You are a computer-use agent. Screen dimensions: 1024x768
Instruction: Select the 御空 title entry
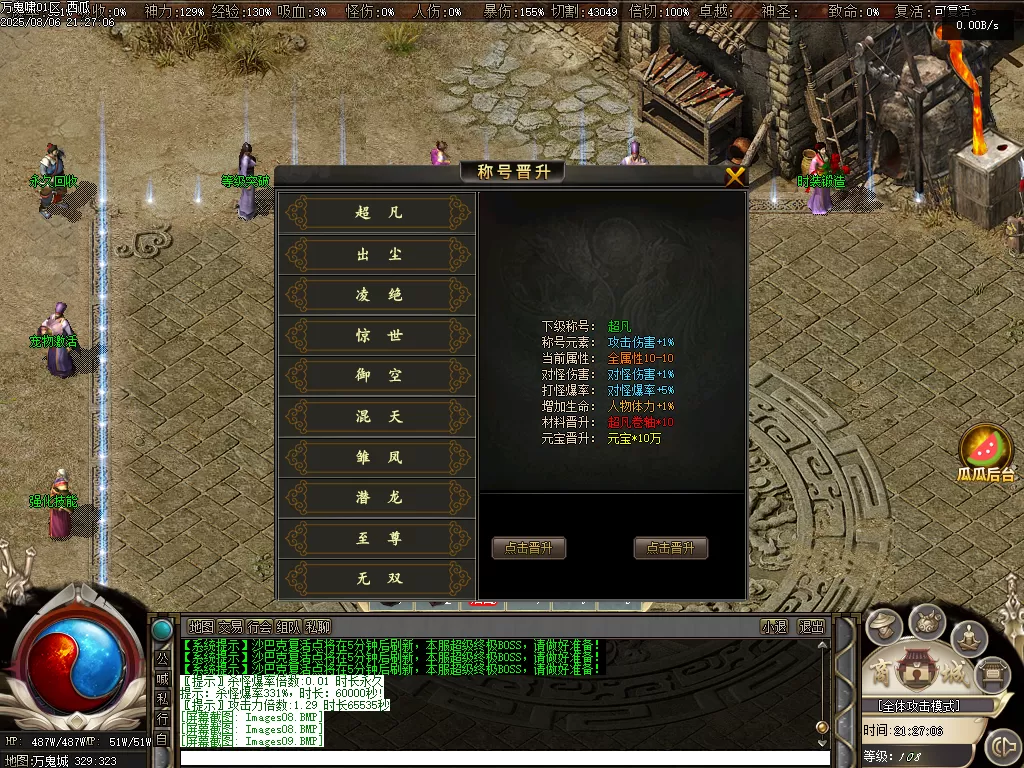377,376
